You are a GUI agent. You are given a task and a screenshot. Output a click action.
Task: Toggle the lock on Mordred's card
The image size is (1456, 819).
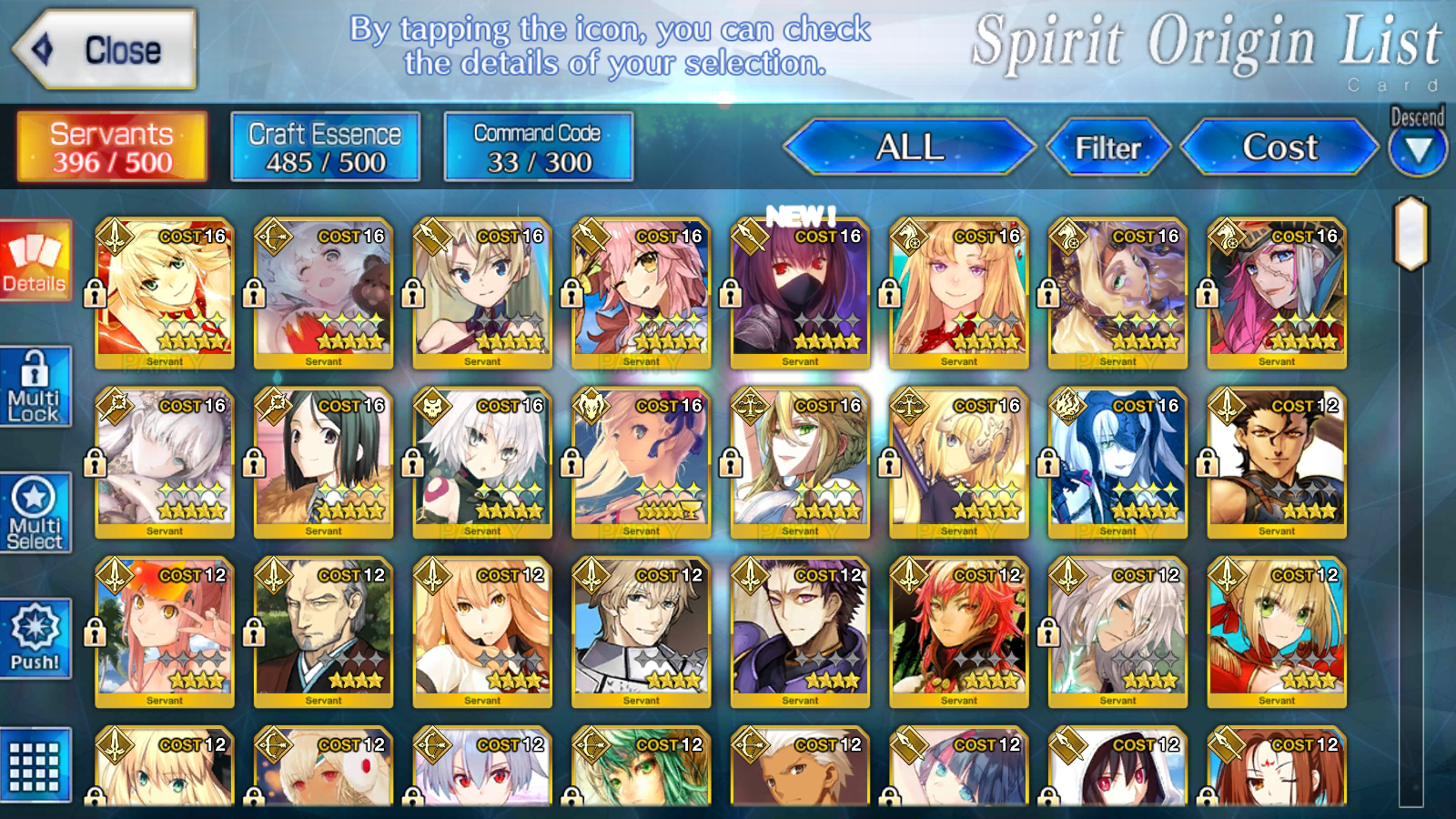[x=93, y=293]
